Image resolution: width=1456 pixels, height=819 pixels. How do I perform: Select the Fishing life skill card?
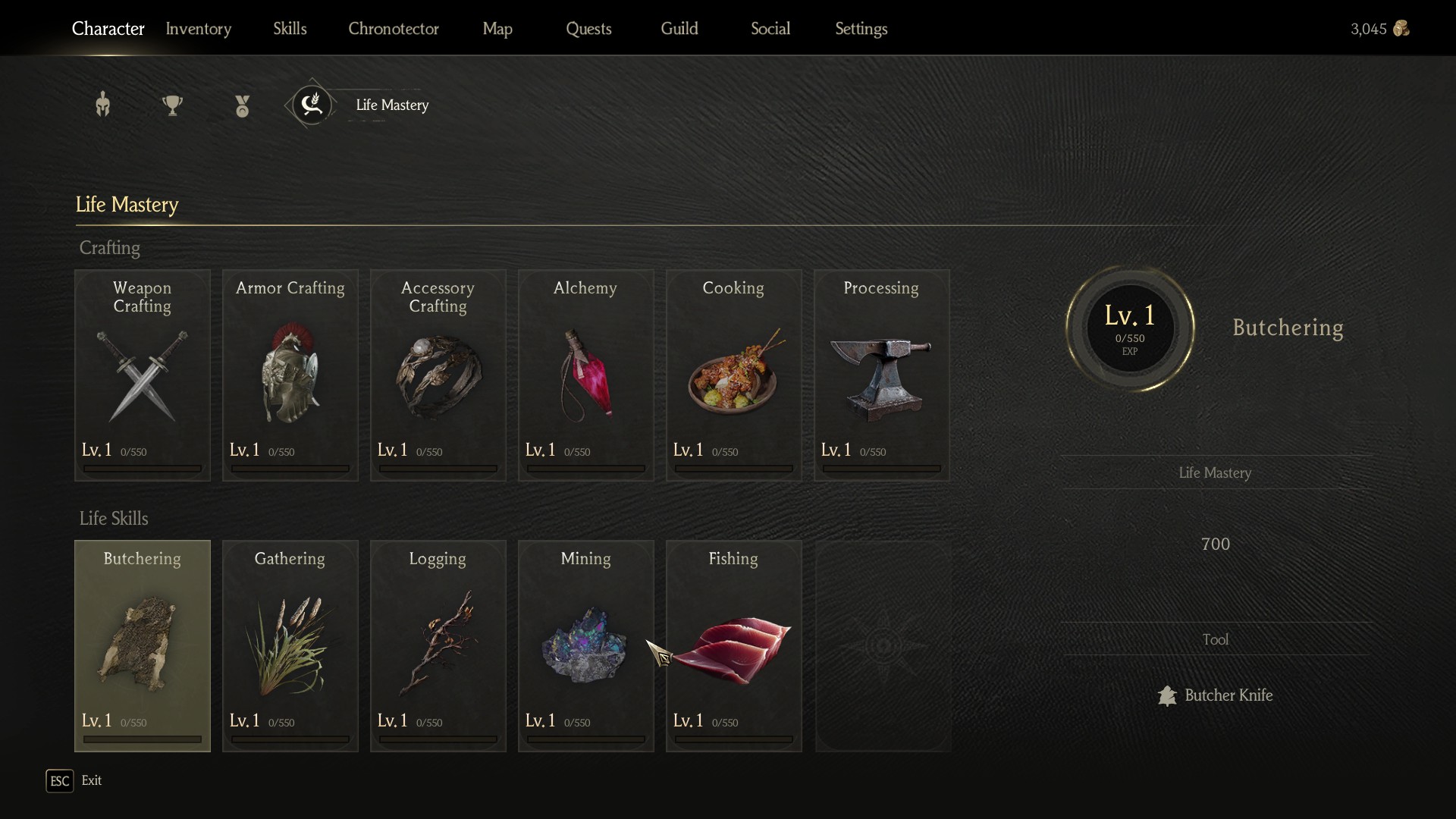(x=733, y=645)
